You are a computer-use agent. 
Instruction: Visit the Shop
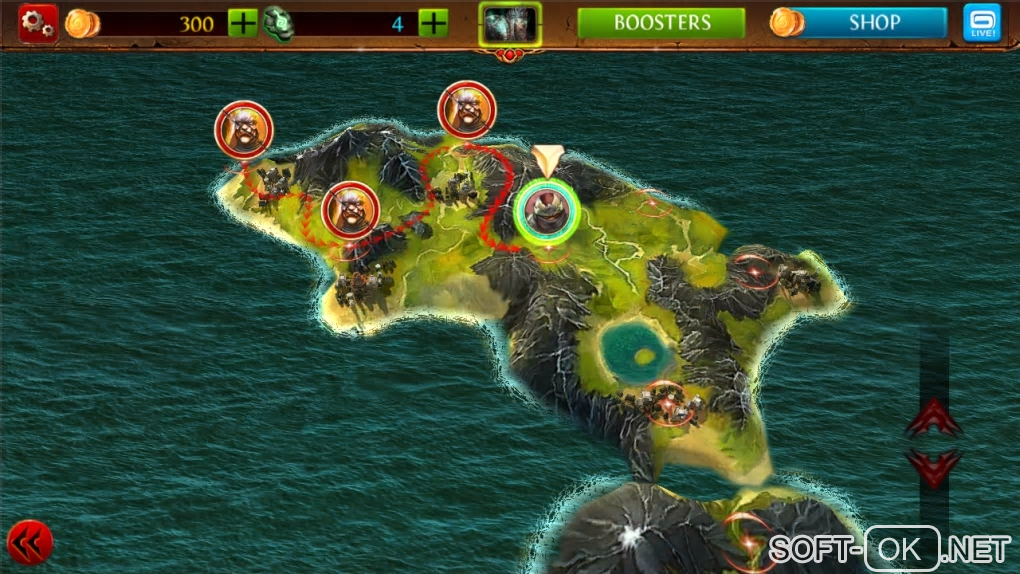coord(874,23)
